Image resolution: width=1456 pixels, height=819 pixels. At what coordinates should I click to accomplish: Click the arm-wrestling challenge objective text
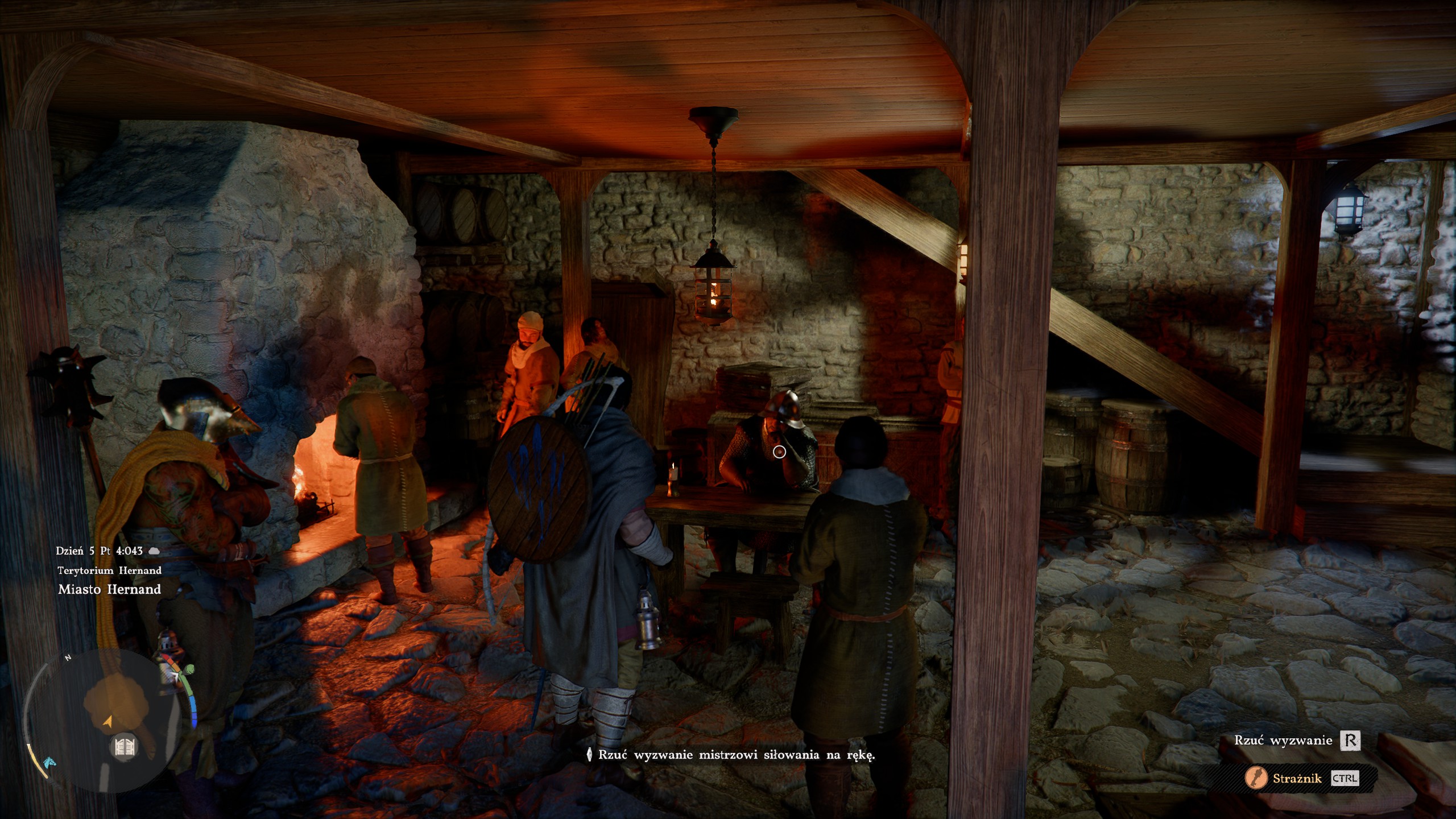[736, 755]
